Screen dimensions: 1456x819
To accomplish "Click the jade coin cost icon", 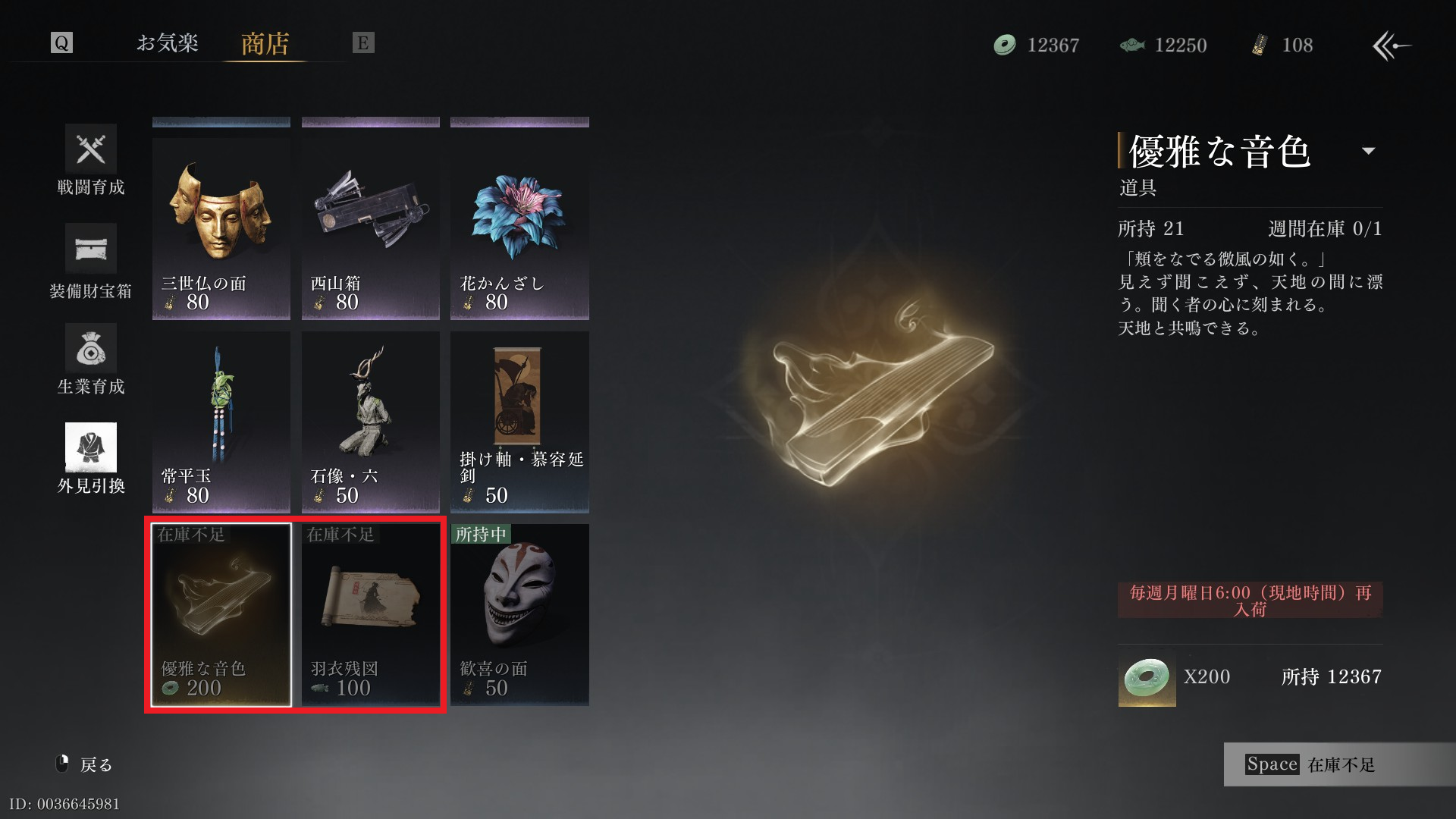I will [x=1147, y=677].
